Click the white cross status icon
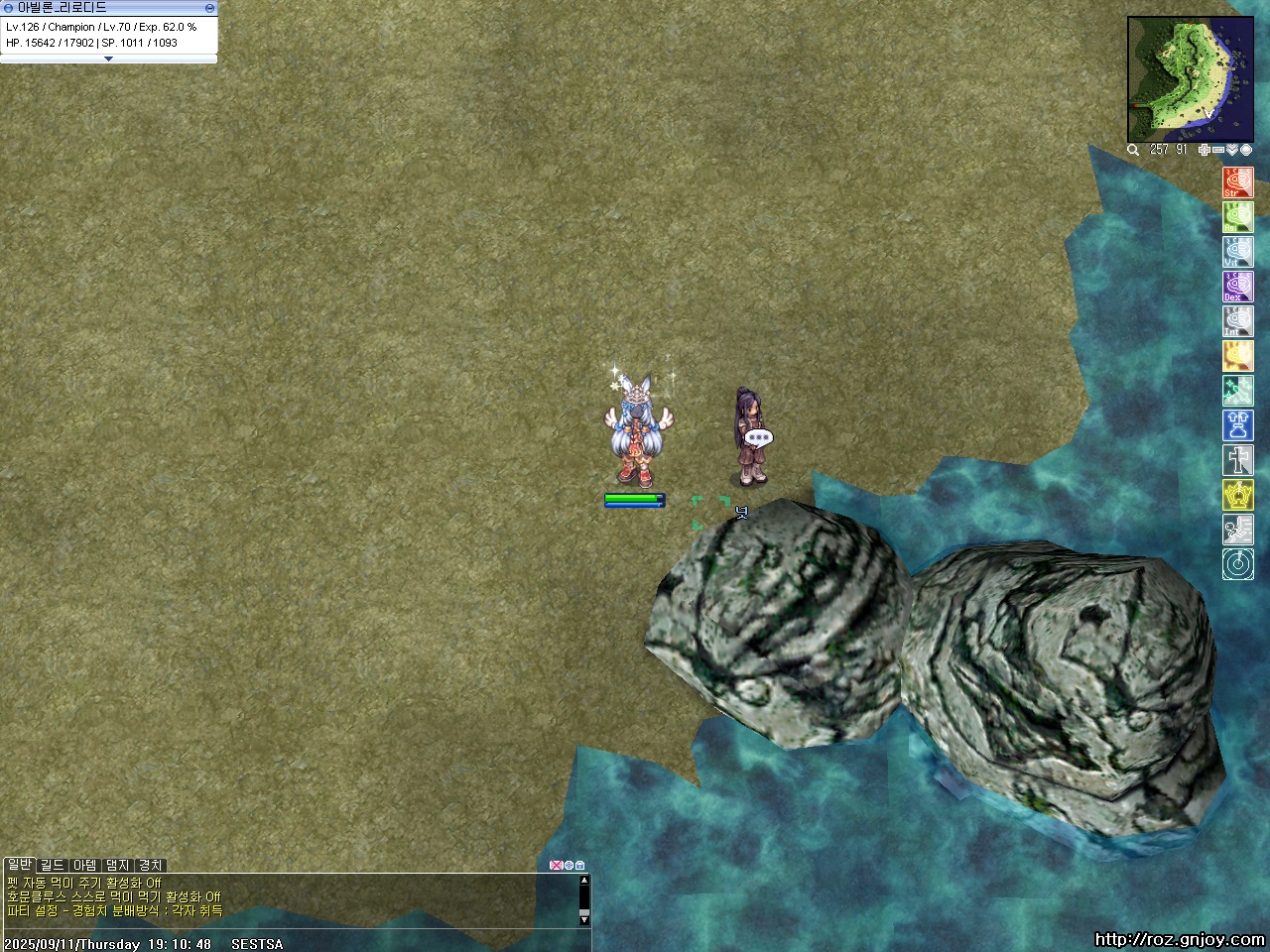 (x=1237, y=460)
